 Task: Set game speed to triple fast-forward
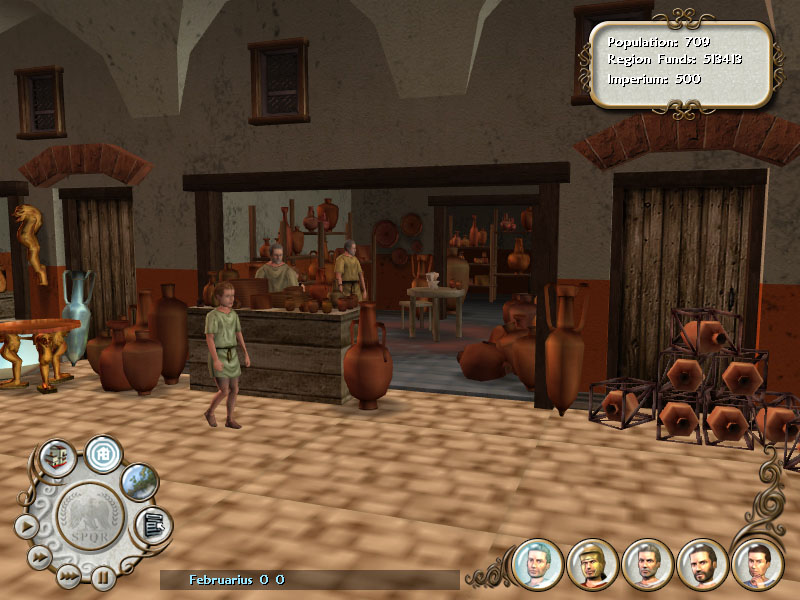click(67, 575)
